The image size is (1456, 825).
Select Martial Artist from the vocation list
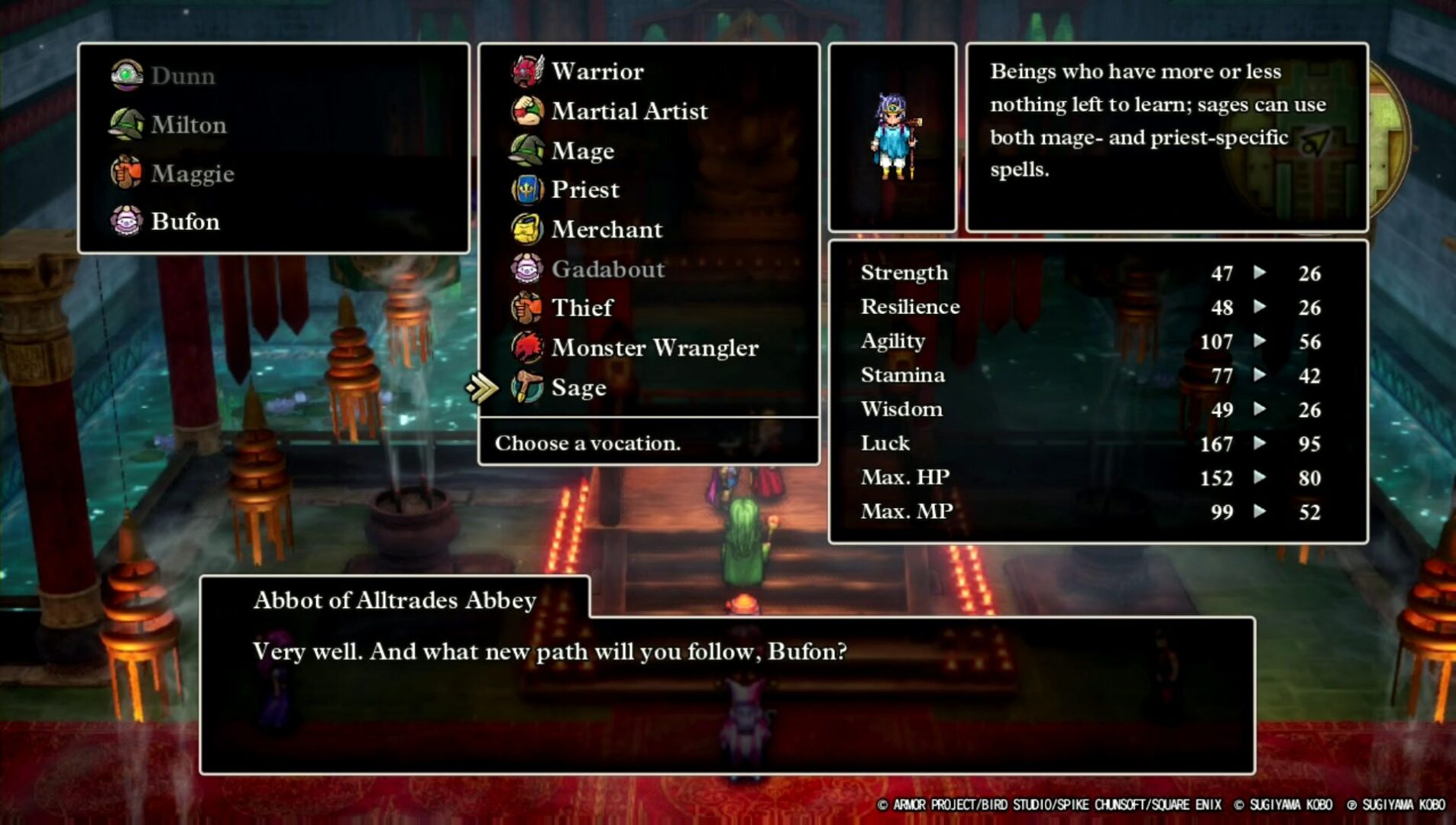(x=629, y=111)
